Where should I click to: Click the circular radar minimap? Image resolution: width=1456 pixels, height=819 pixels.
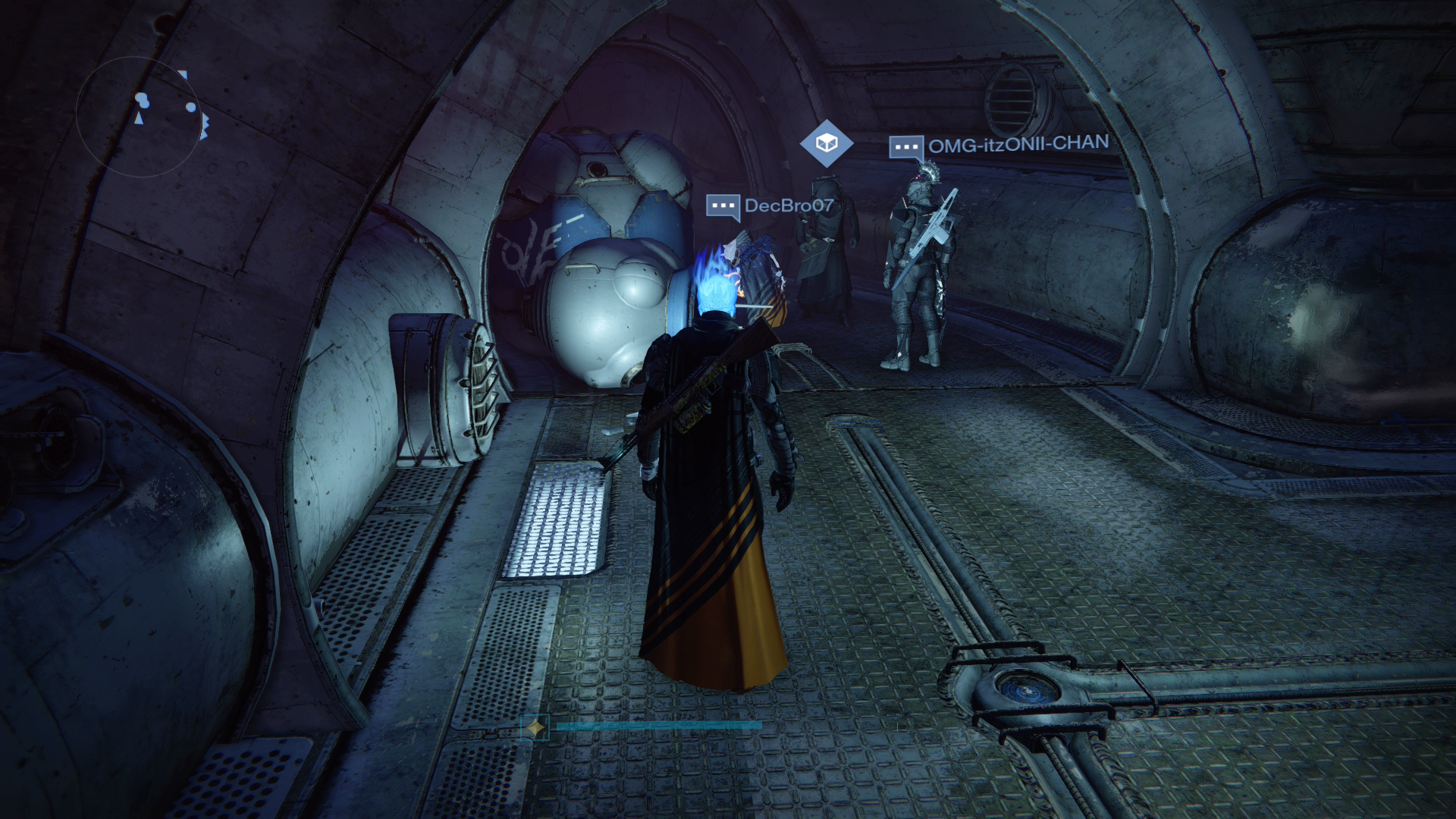tap(138, 115)
